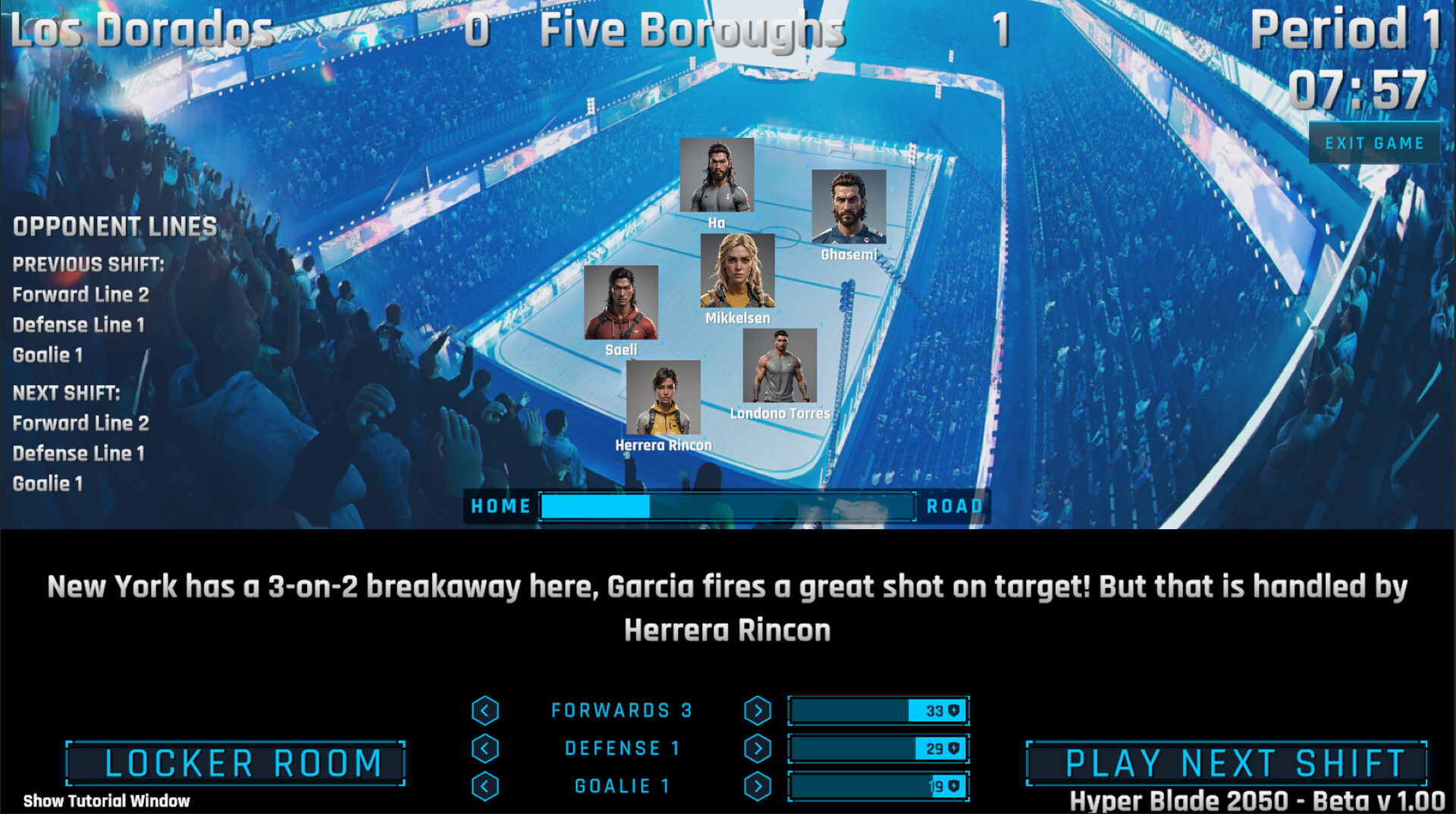1456x814 pixels.
Task: Click the EXIT GAME button
Action: coord(1374,142)
